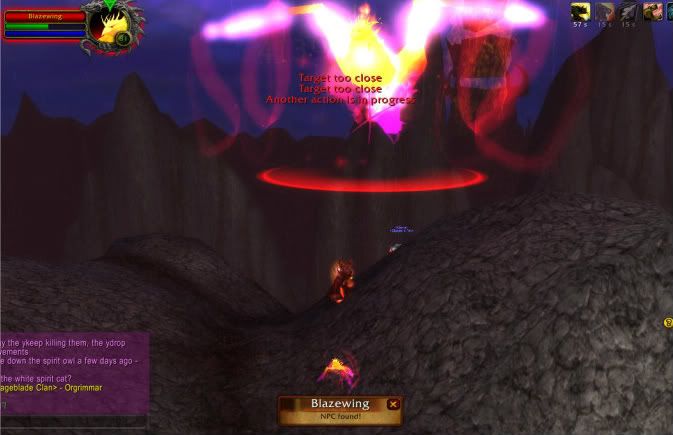Click the yellow beast buff icon
Image resolution: width=673 pixels, height=435 pixels.
tap(580, 12)
